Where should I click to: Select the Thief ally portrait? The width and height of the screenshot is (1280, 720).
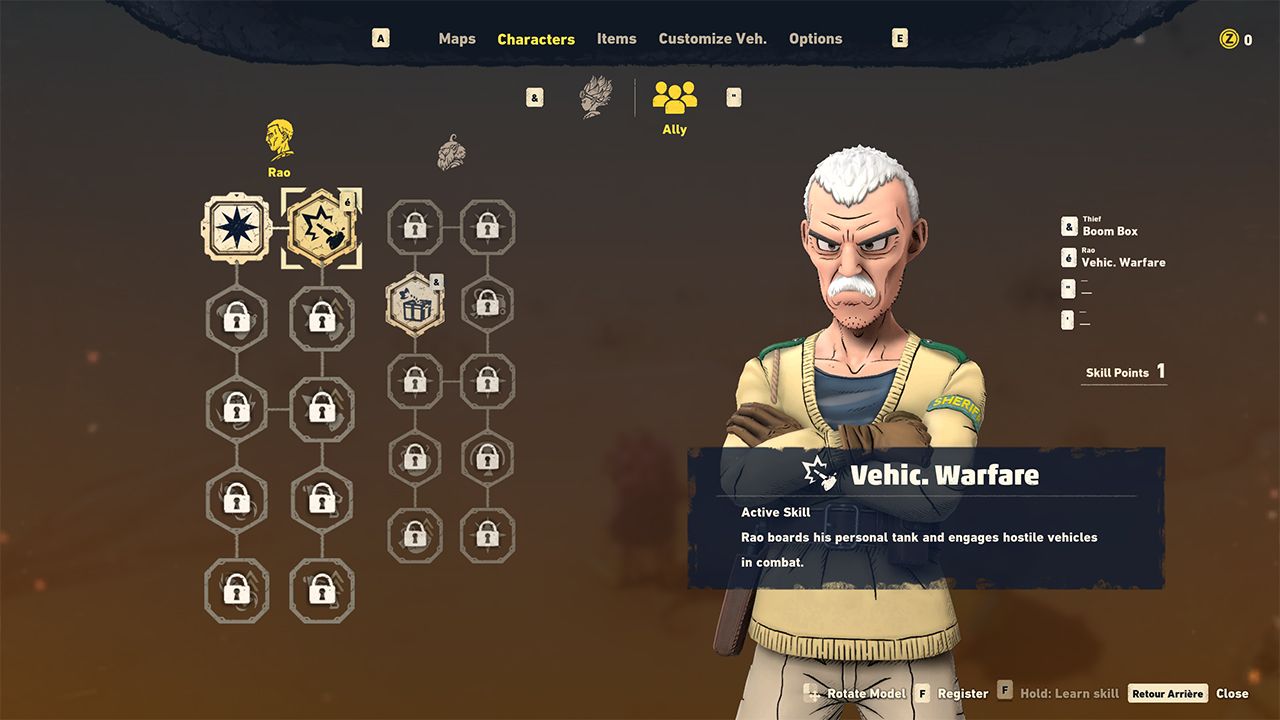[451, 152]
